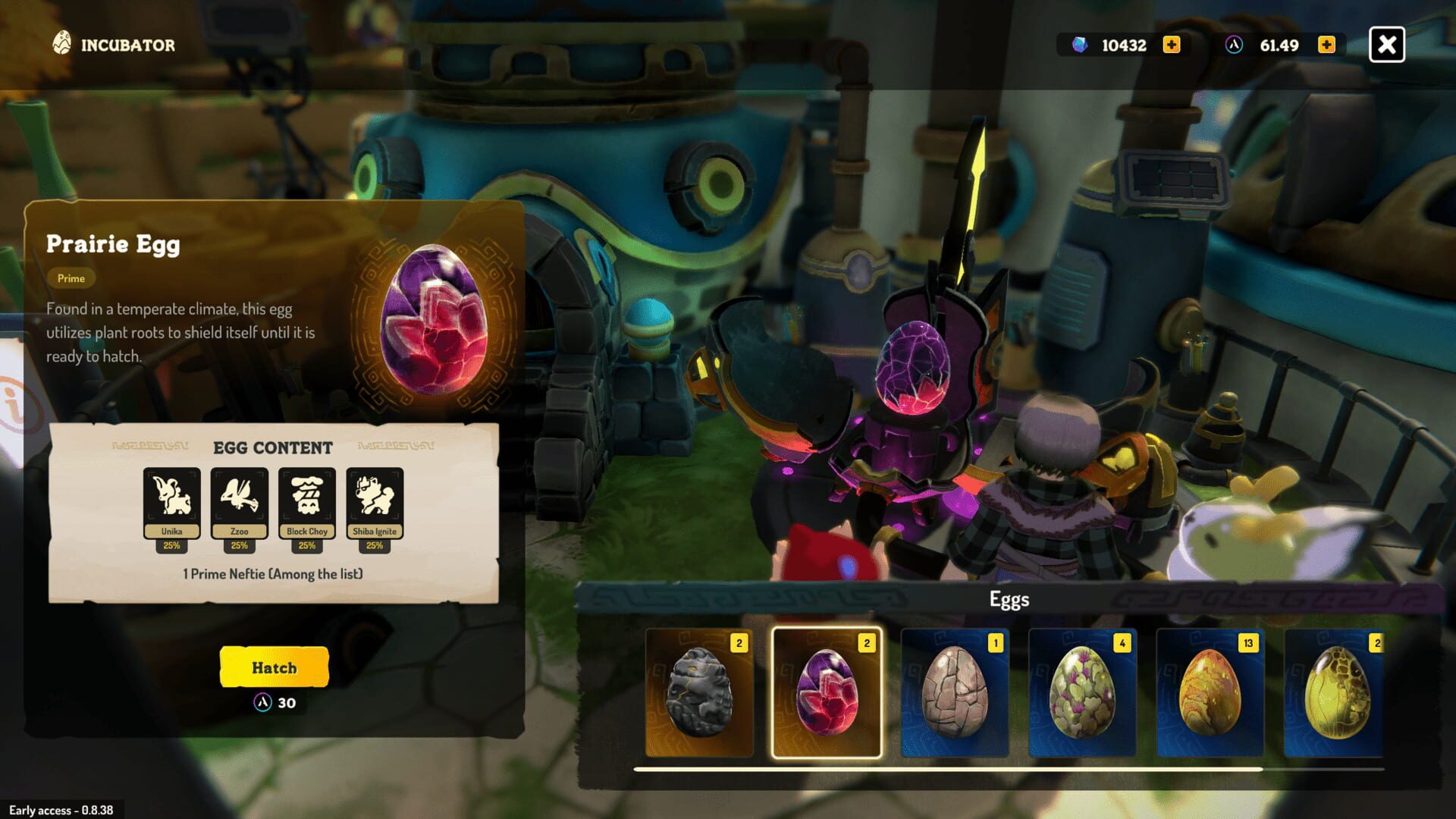
Task: Select the Prime rarity badge
Action: (x=71, y=278)
